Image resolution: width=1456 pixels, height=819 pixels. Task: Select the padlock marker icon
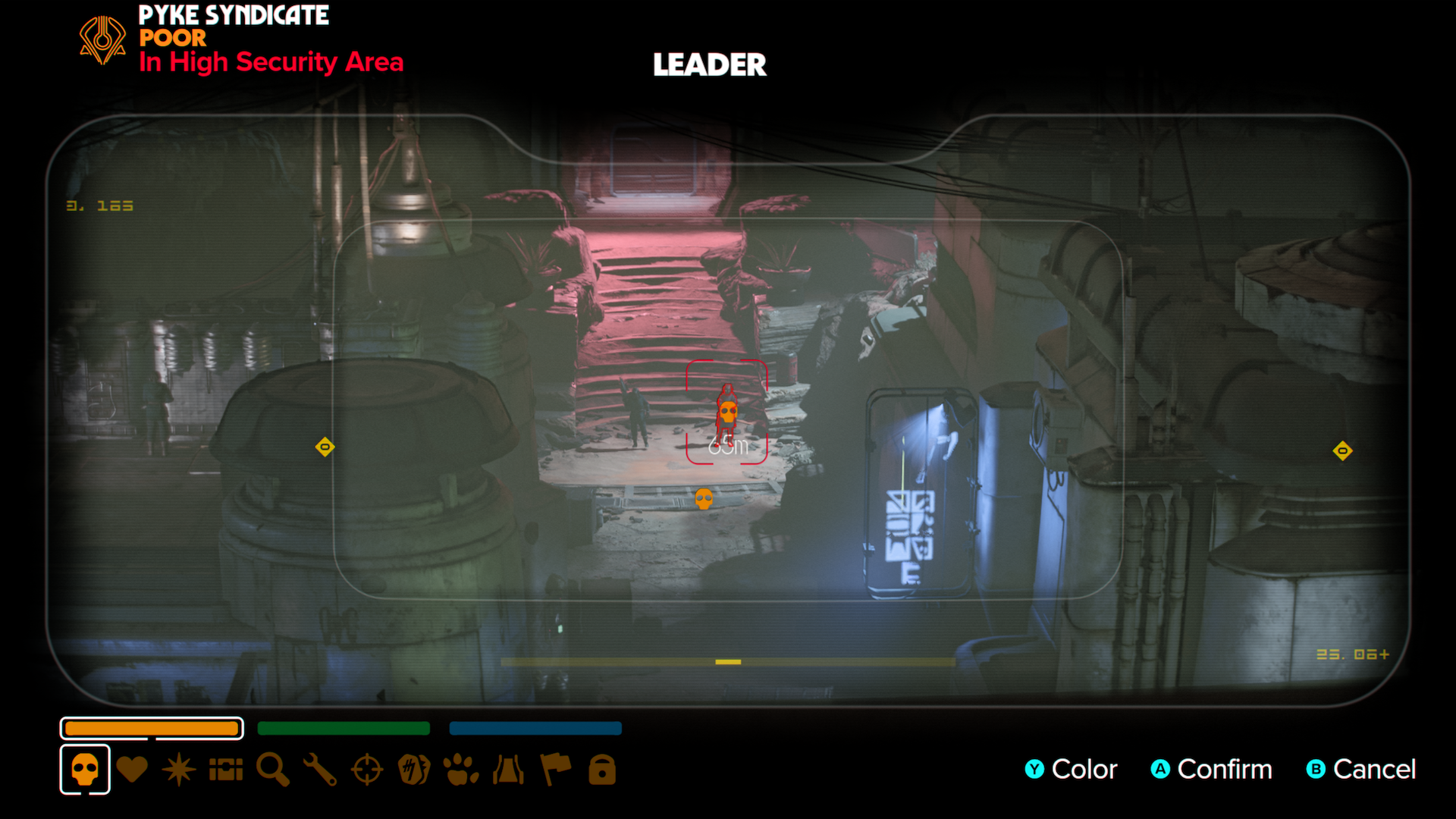(x=602, y=770)
